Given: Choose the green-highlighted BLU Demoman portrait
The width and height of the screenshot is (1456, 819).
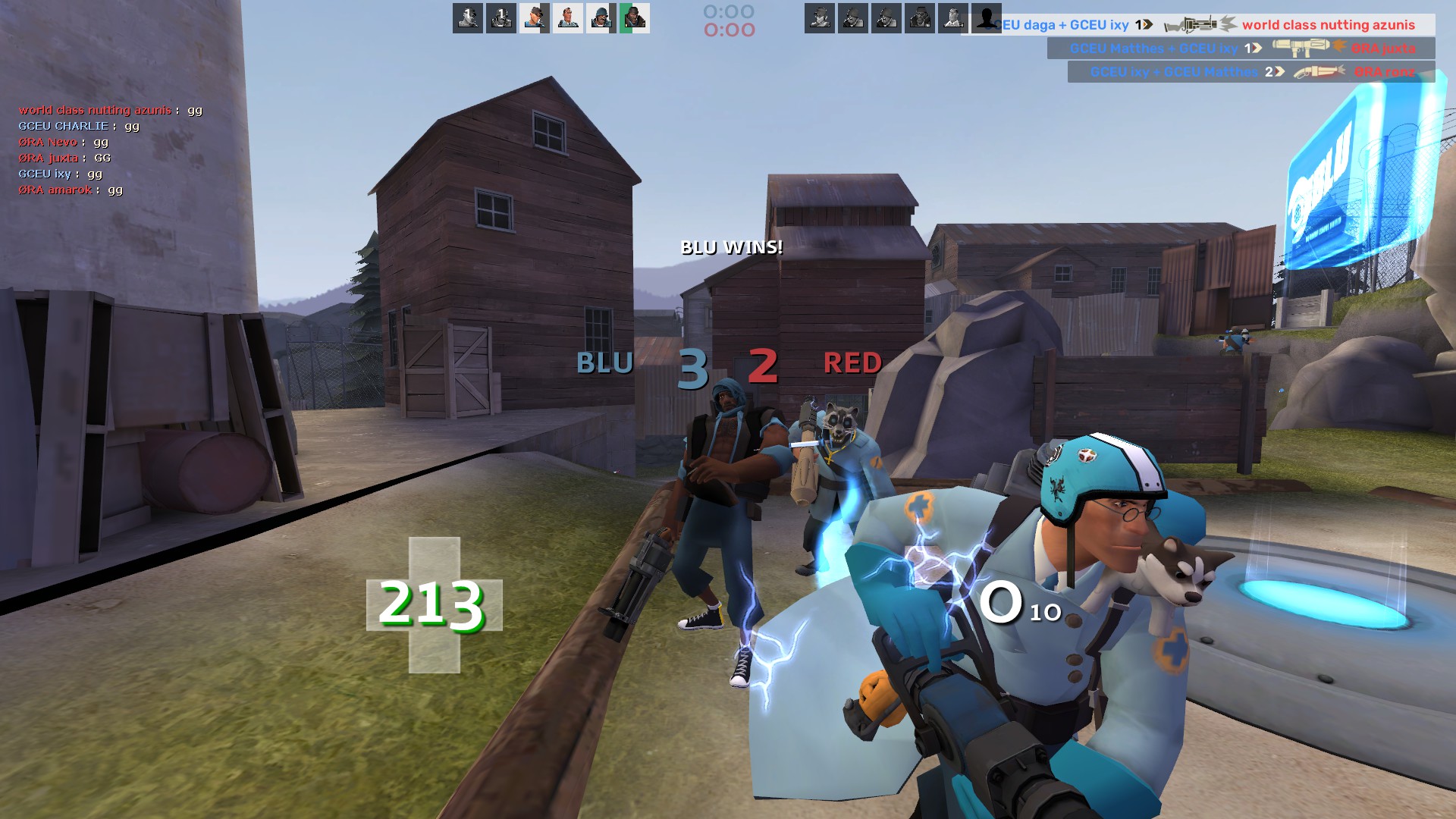Looking at the screenshot, I should (x=635, y=17).
